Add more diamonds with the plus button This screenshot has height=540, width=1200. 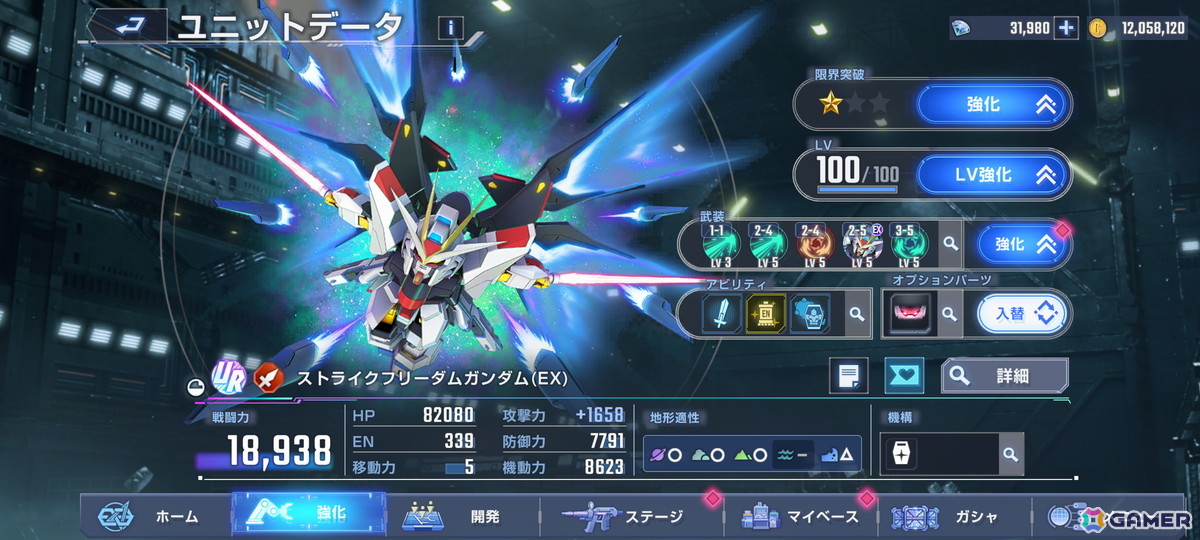click(1066, 28)
